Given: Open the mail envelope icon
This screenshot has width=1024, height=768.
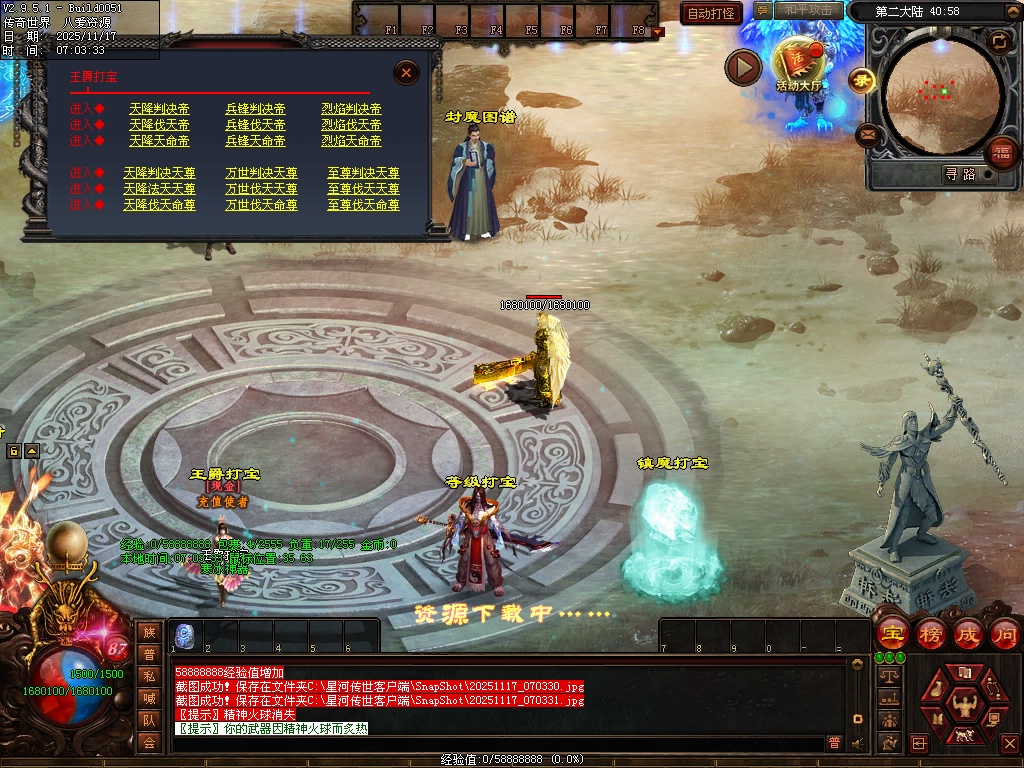Looking at the screenshot, I should pos(867,134).
